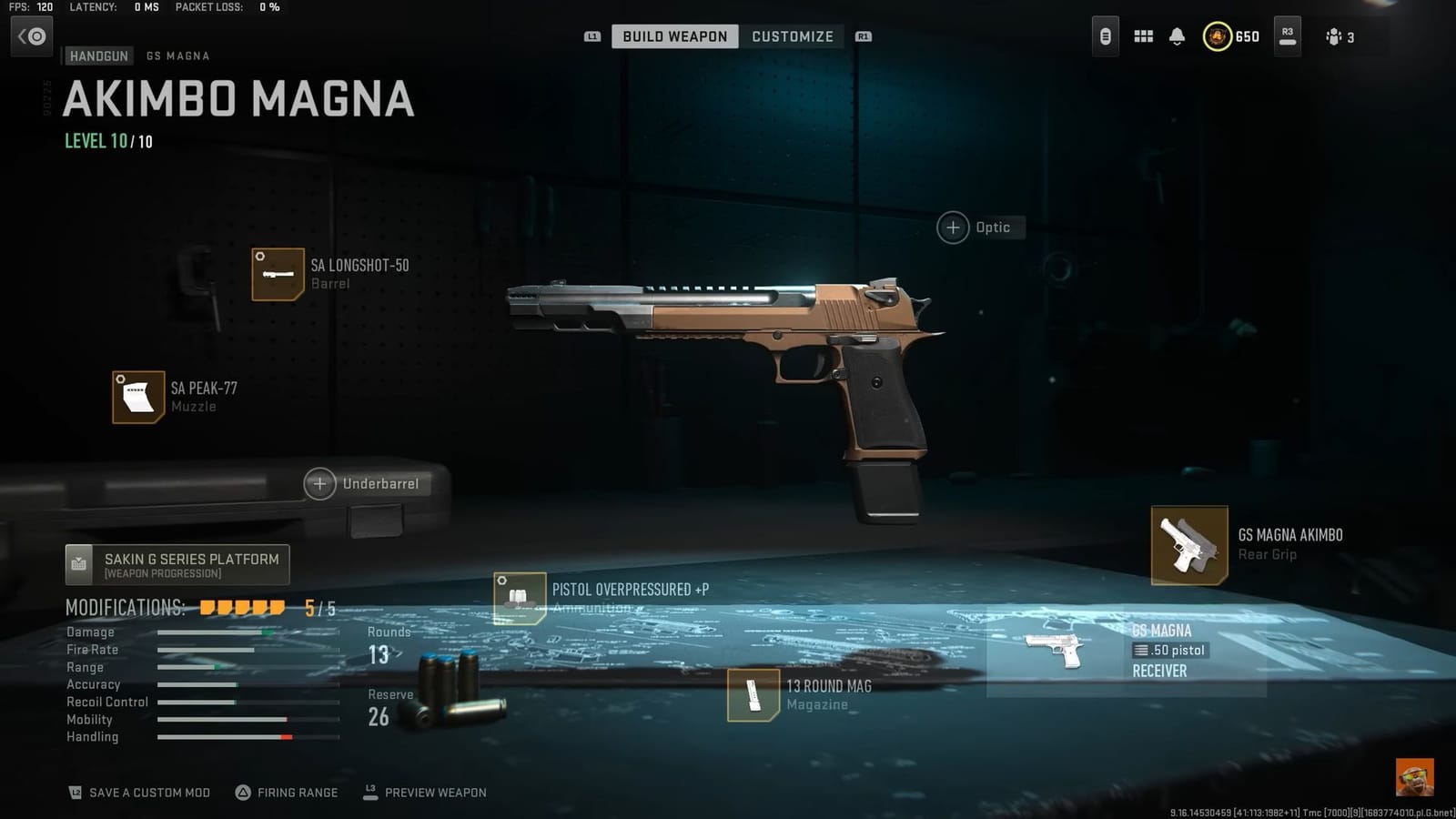1456x819 pixels.
Task: Click the COD Points 650 balance icon
Action: (1219, 36)
